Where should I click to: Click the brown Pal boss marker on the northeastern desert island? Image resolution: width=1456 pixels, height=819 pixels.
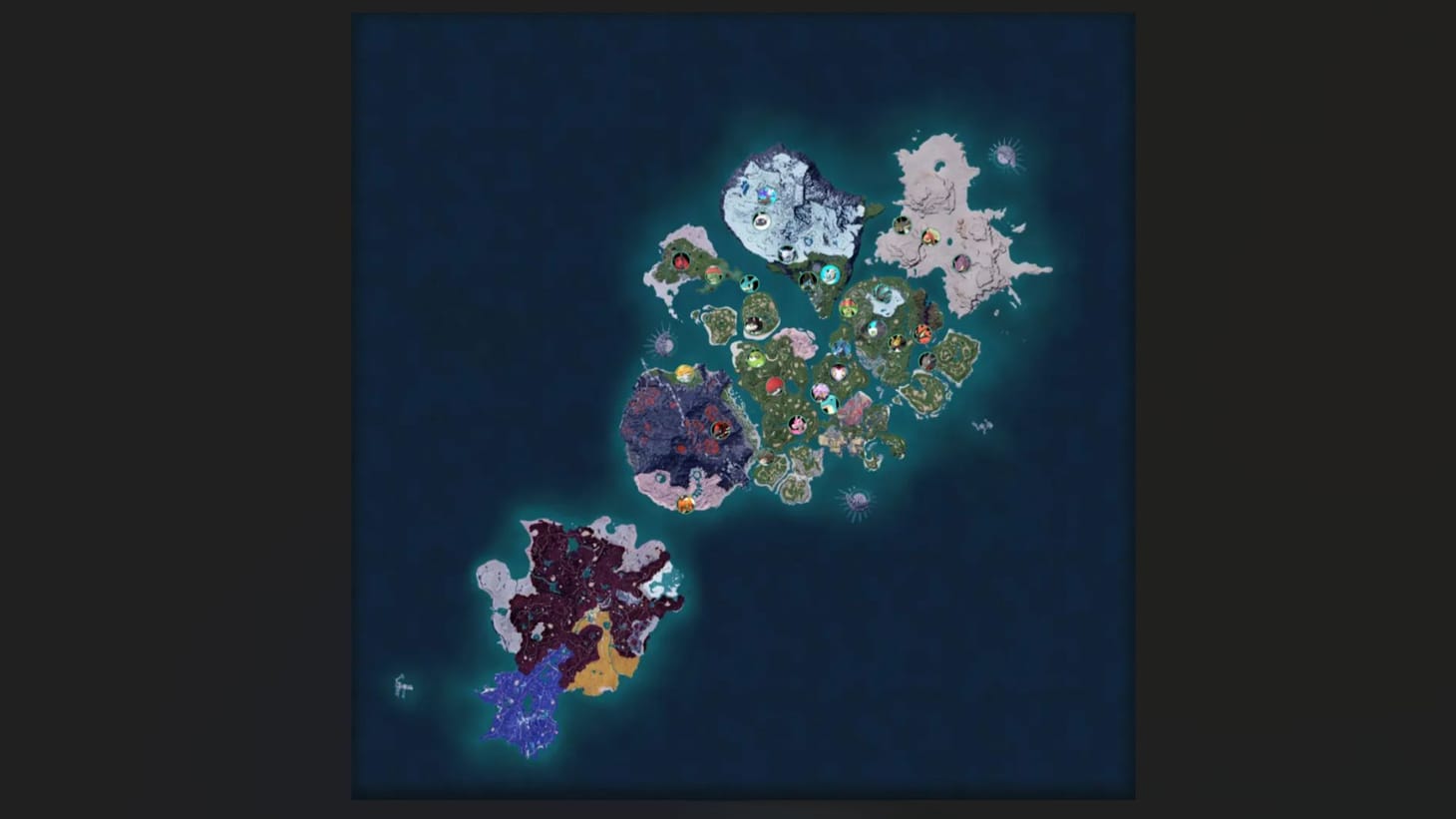click(903, 224)
